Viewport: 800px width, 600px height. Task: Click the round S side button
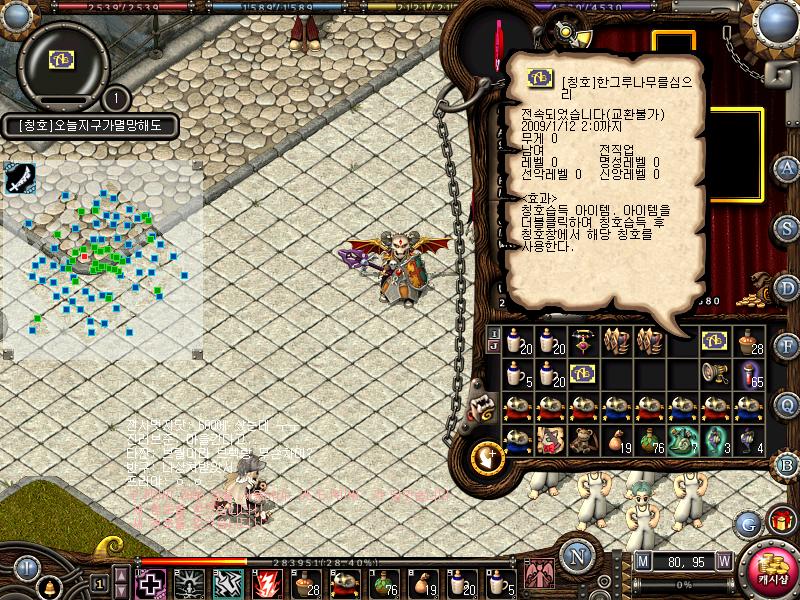787,227
